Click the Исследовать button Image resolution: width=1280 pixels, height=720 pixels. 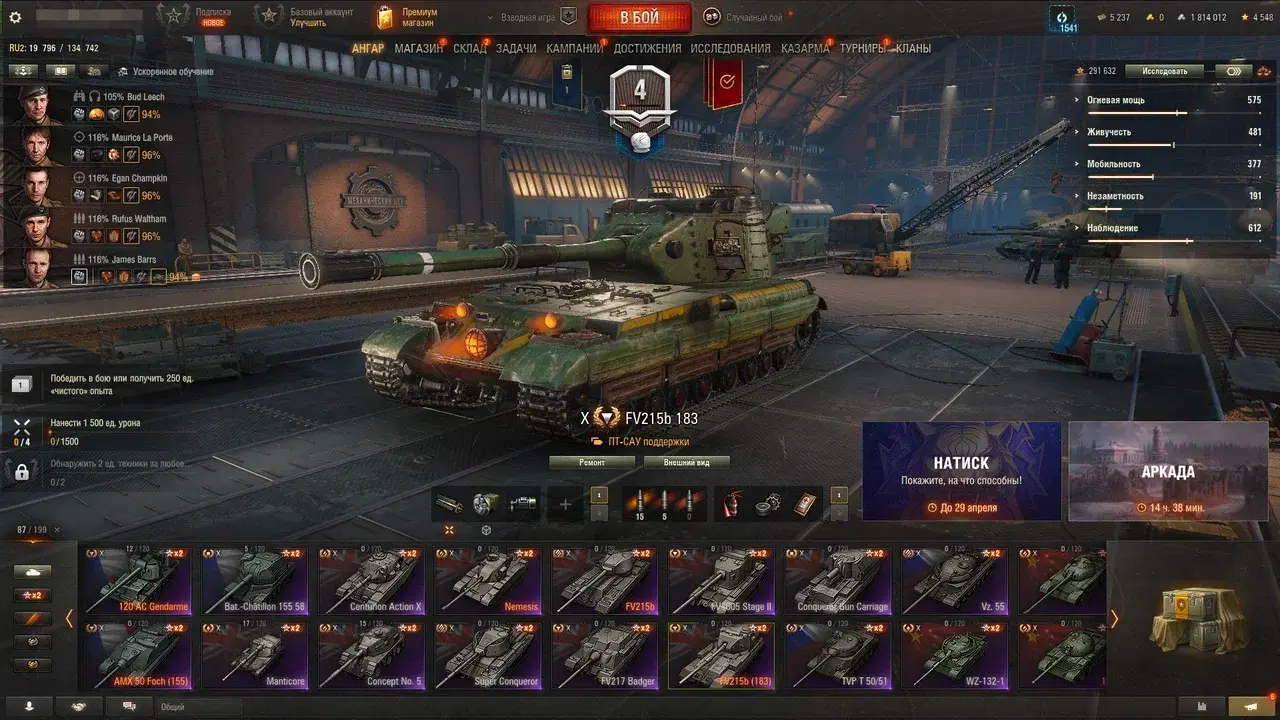pyautogui.click(x=1163, y=71)
